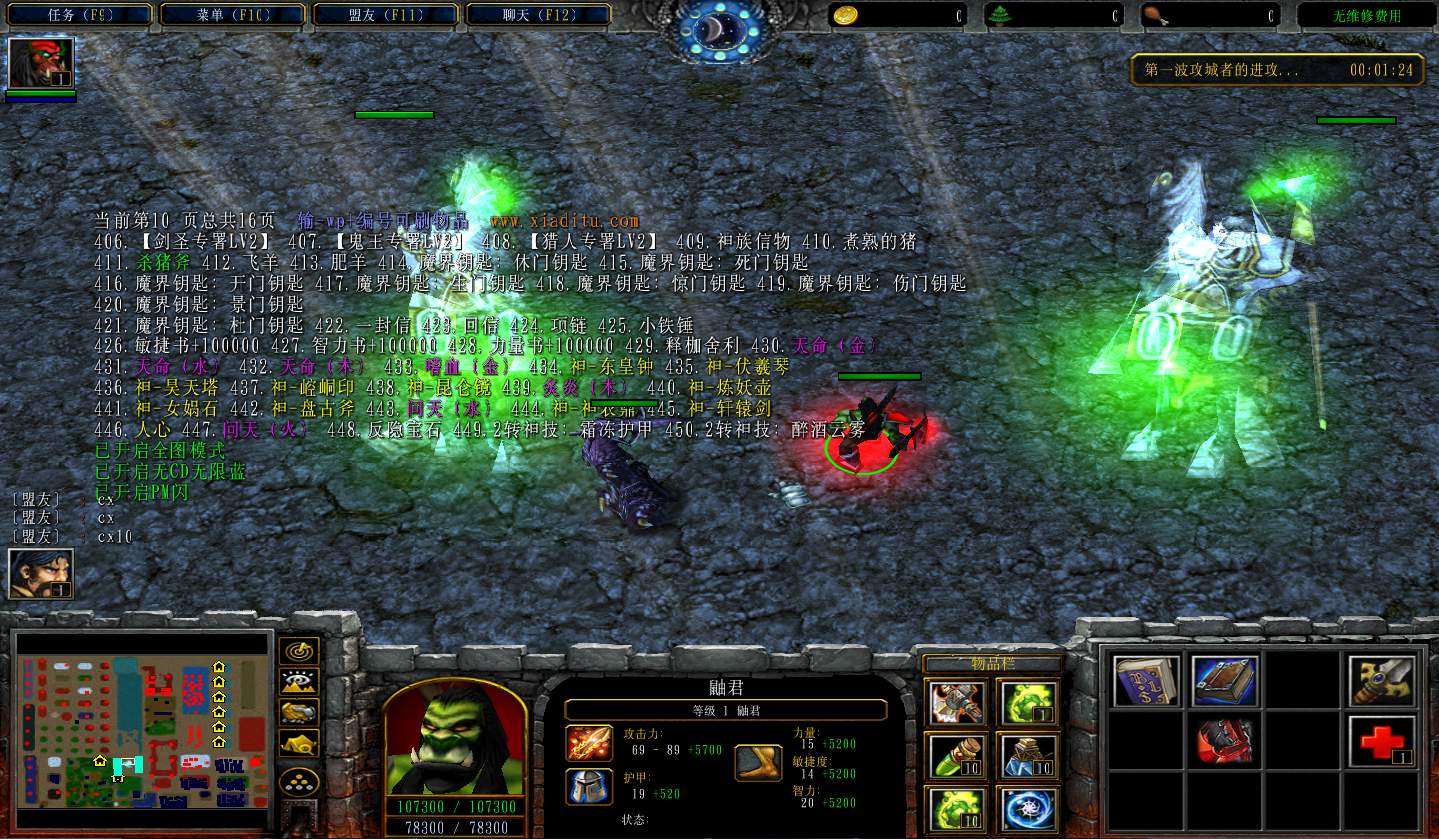1439x839 pixels.
Task: Use the green potion bottle item
Action: point(956,756)
